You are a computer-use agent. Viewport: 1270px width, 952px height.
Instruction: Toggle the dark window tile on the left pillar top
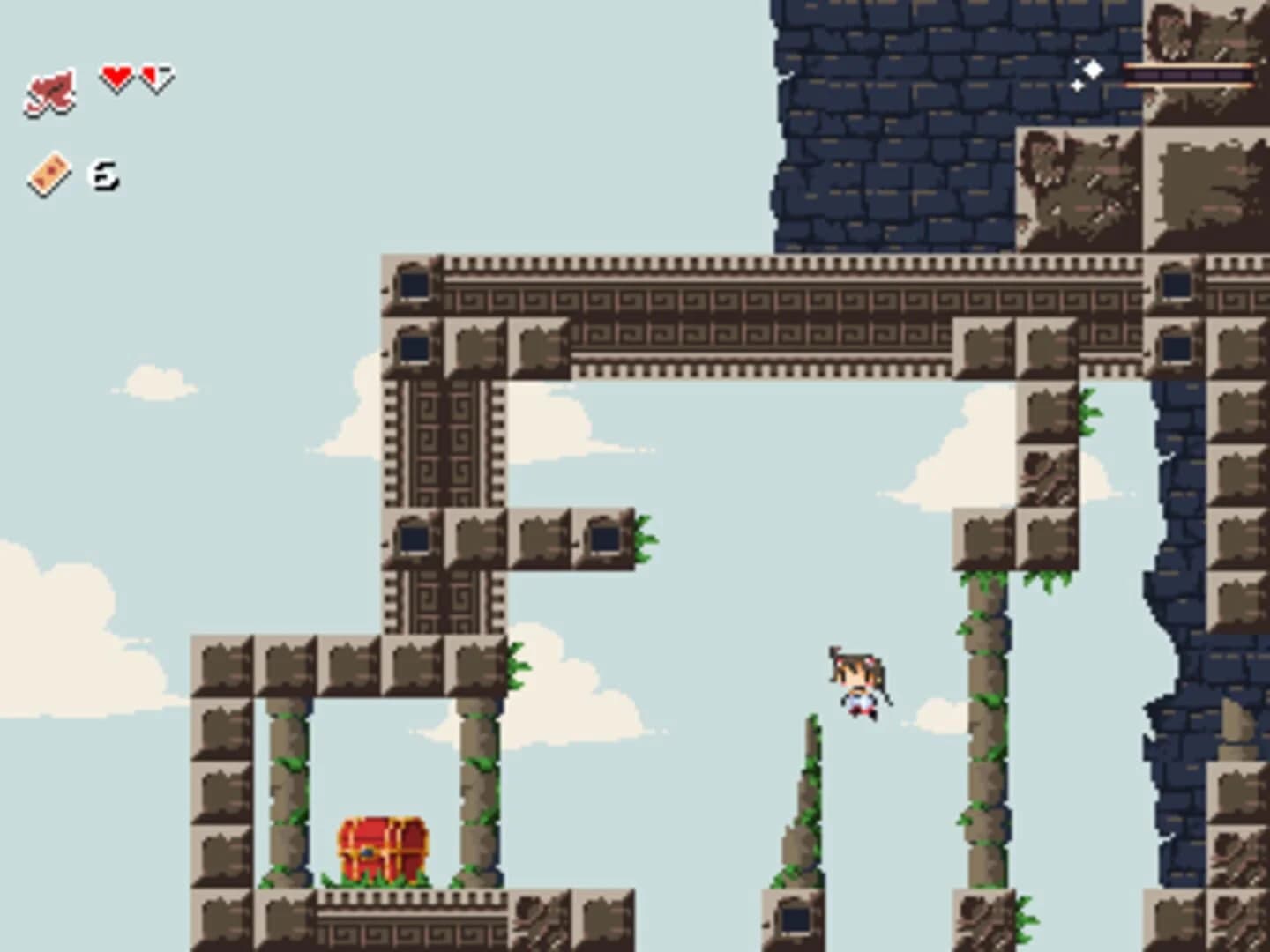[413, 284]
